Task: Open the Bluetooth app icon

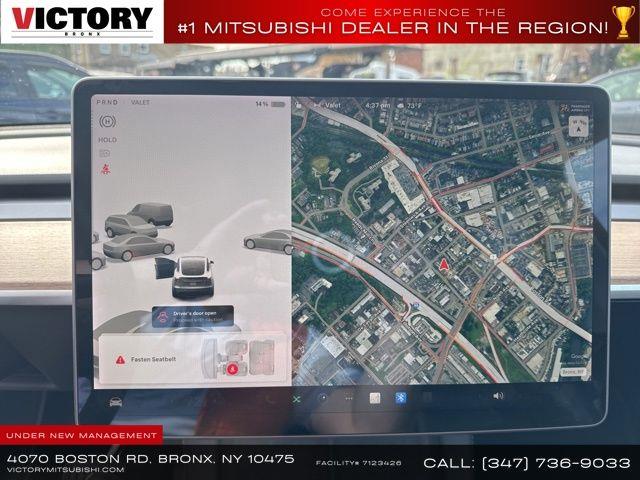Action: tap(399, 397)
